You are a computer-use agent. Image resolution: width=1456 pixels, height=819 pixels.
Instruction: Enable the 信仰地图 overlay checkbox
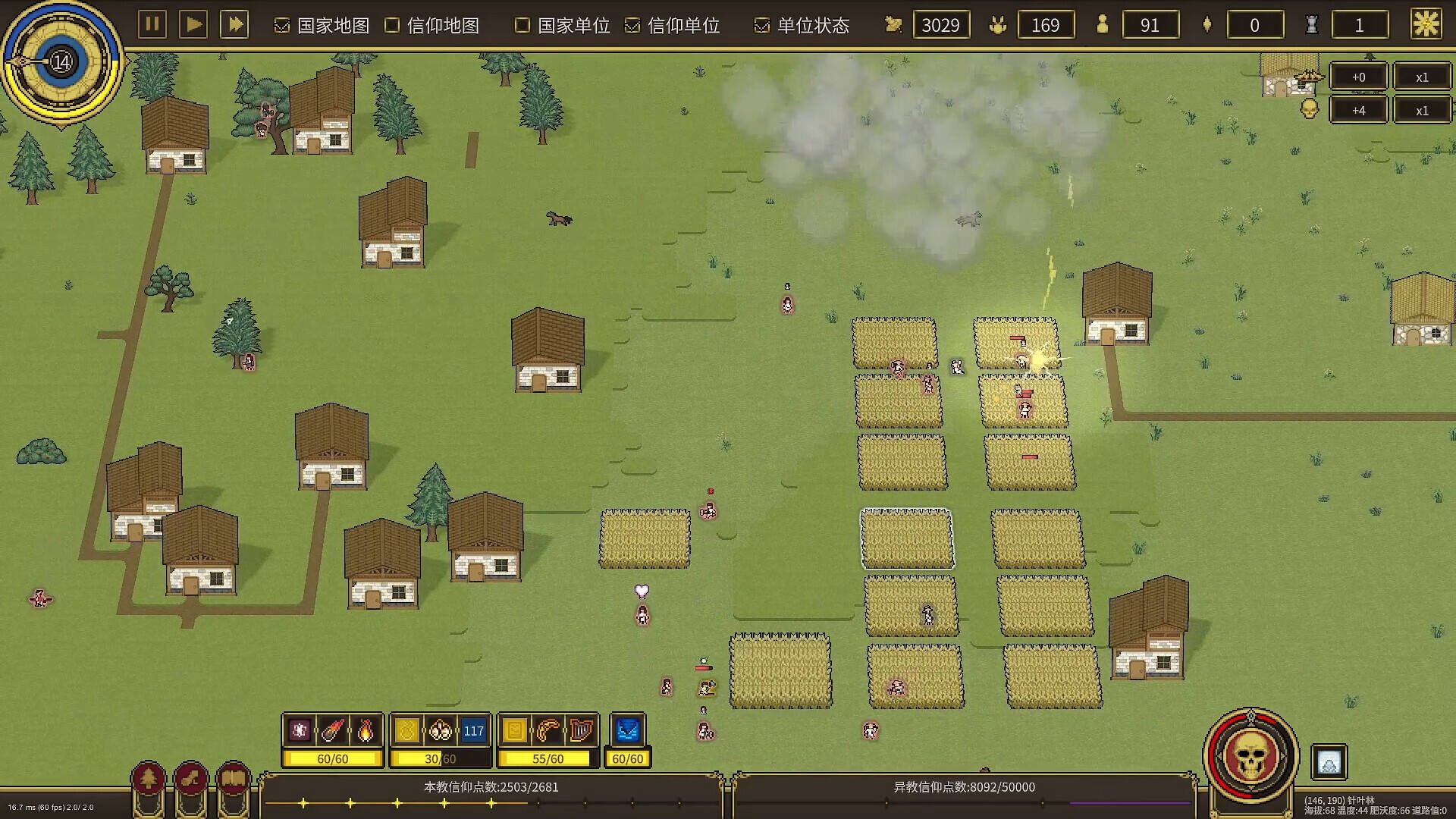392,26
